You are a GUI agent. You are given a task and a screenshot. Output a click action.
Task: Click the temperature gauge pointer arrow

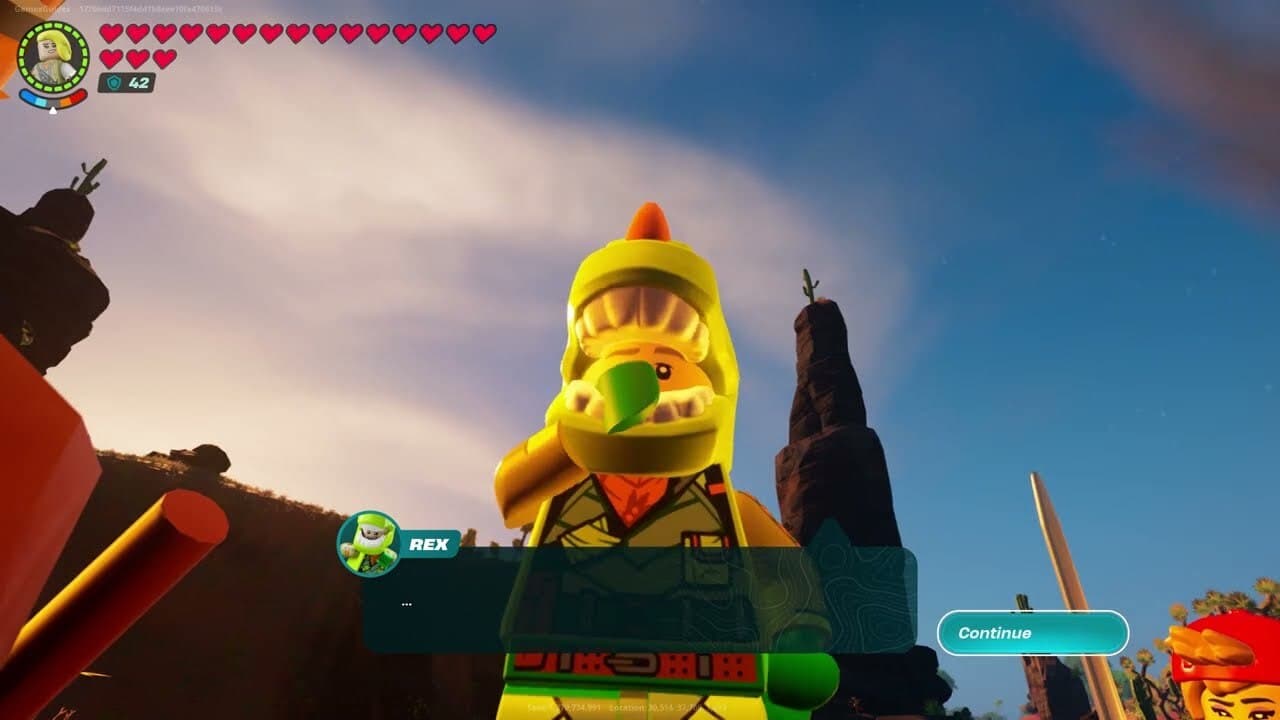click(x=53, y=109)
